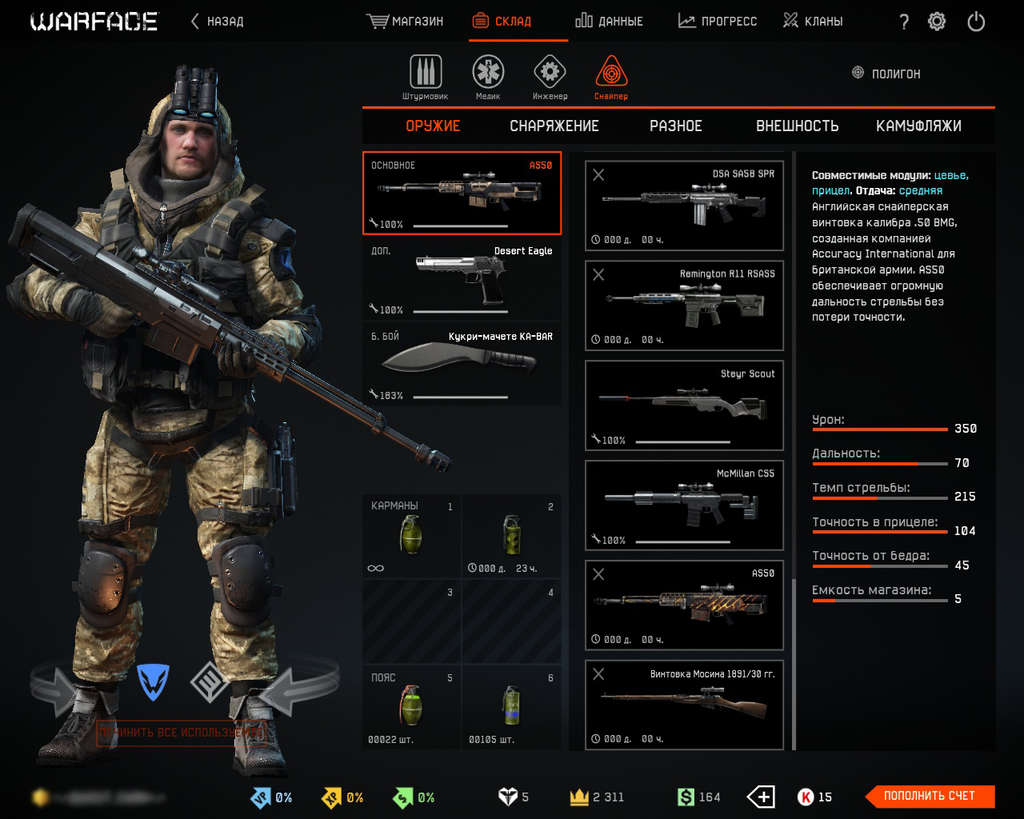Select the Штурмовик class
This screenshot has height=819, width=1024.
point(425,74)
